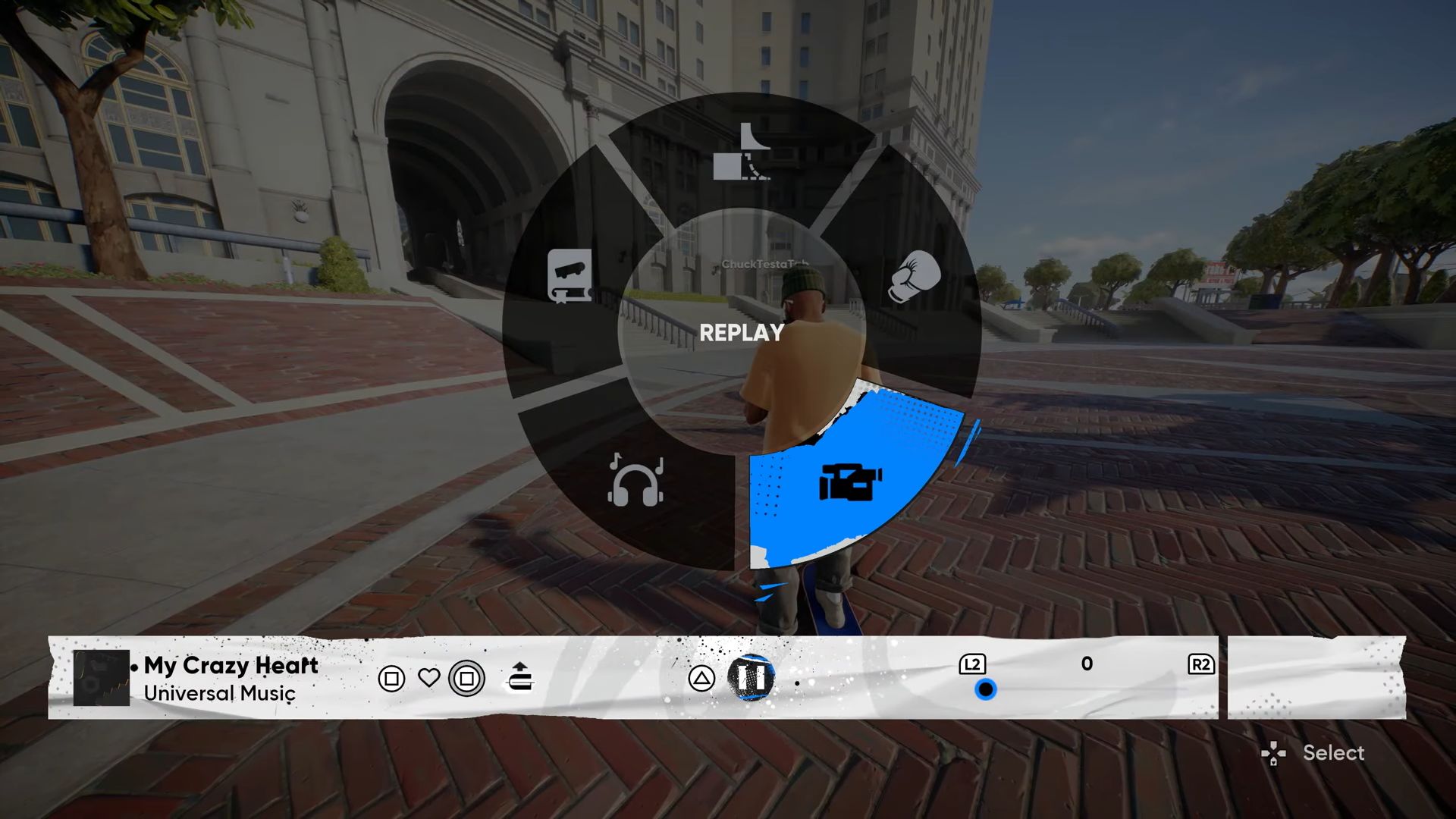Viewport: 1456px width, 819px height.
Task: Open the music headphones wheel segment
Action: (635, 480)
